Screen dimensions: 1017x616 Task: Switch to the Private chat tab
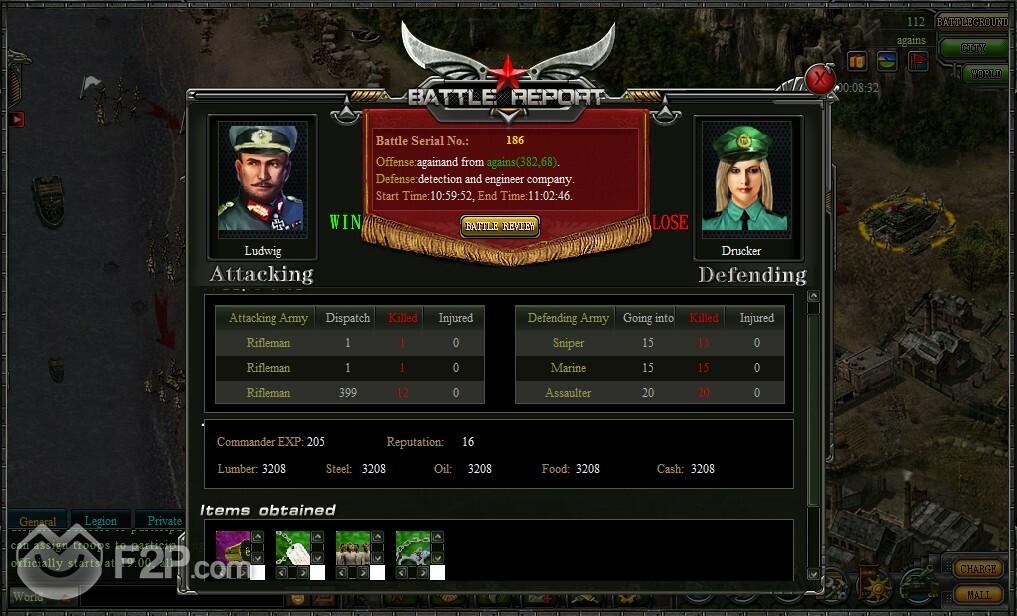164,521
